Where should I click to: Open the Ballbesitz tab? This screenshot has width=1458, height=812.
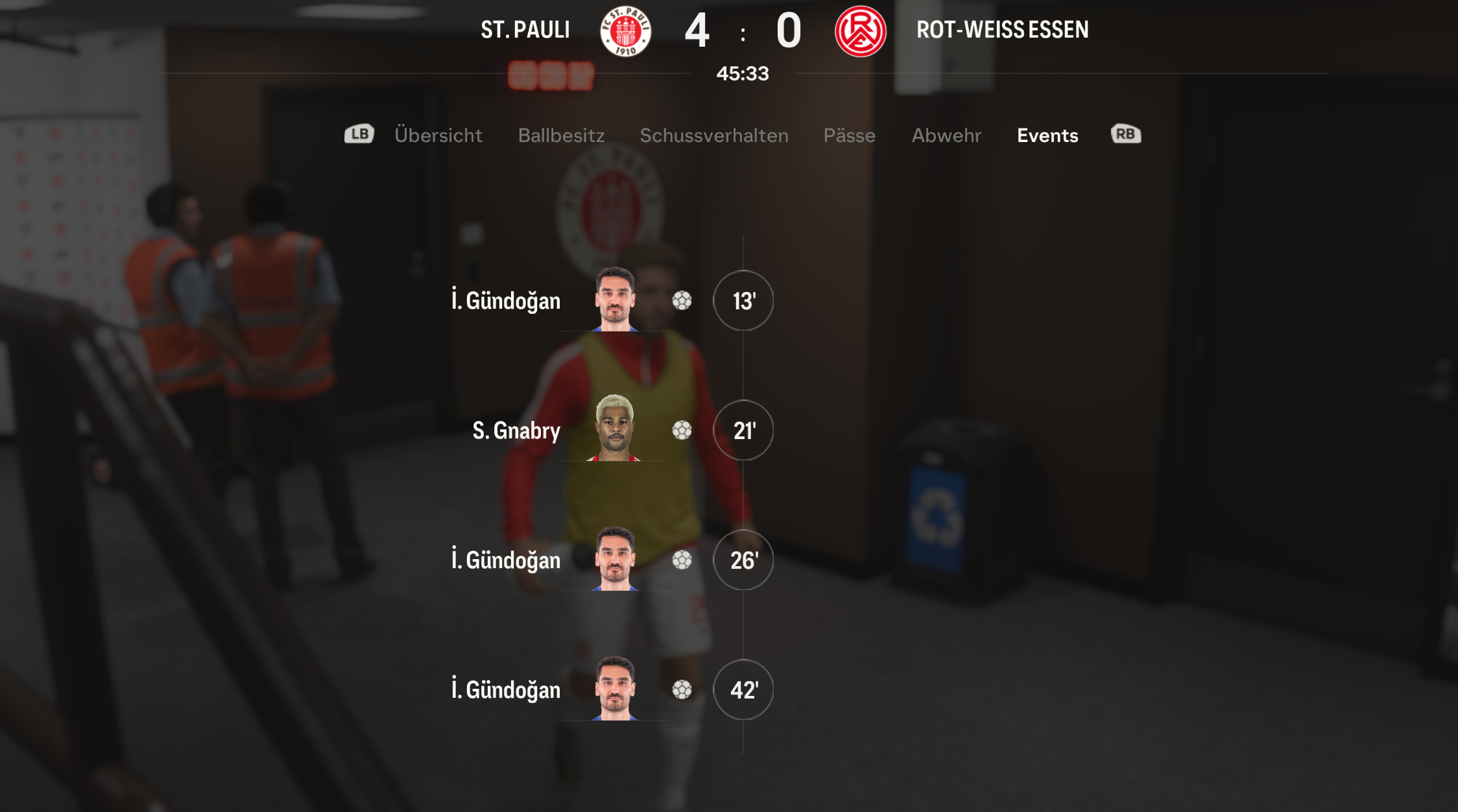[x=561, y=135]
